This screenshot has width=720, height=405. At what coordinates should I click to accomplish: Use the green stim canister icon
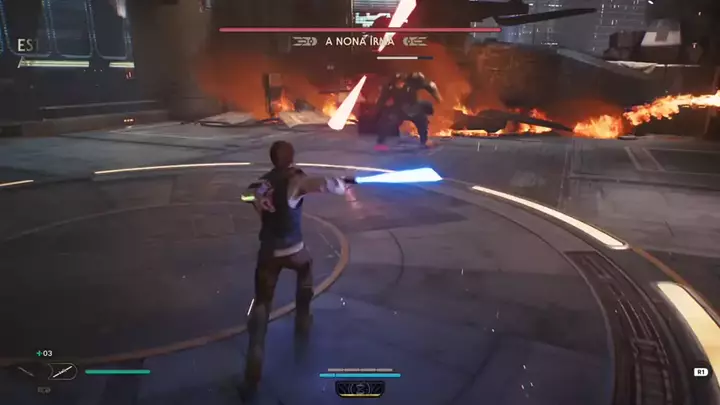(x=40, y=353)
